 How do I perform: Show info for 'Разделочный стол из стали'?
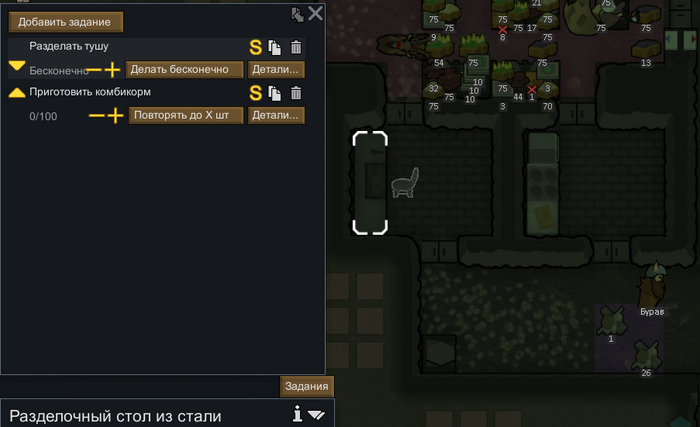(298, 414)
